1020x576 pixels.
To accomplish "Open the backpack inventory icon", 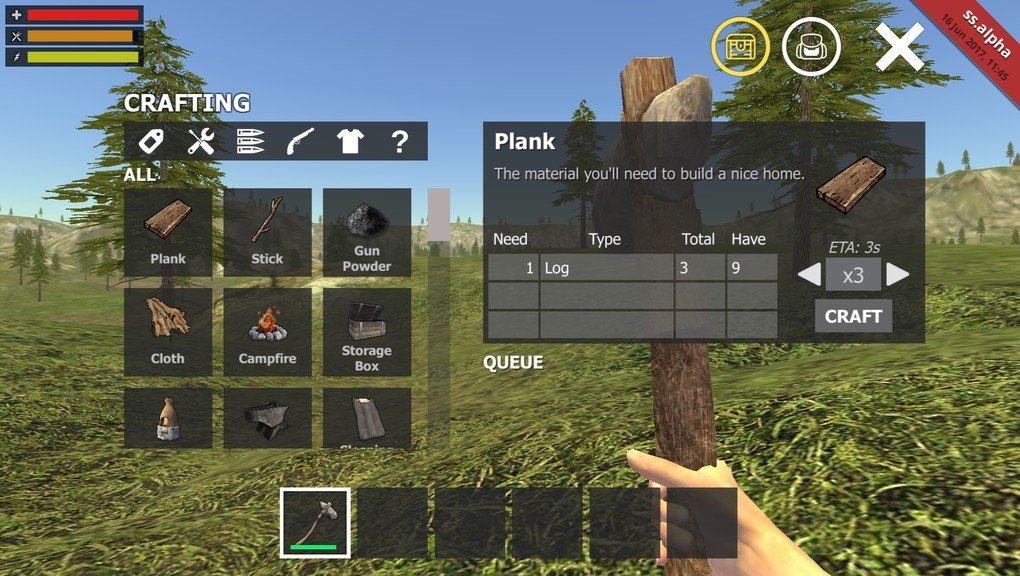I will point(811,46).
